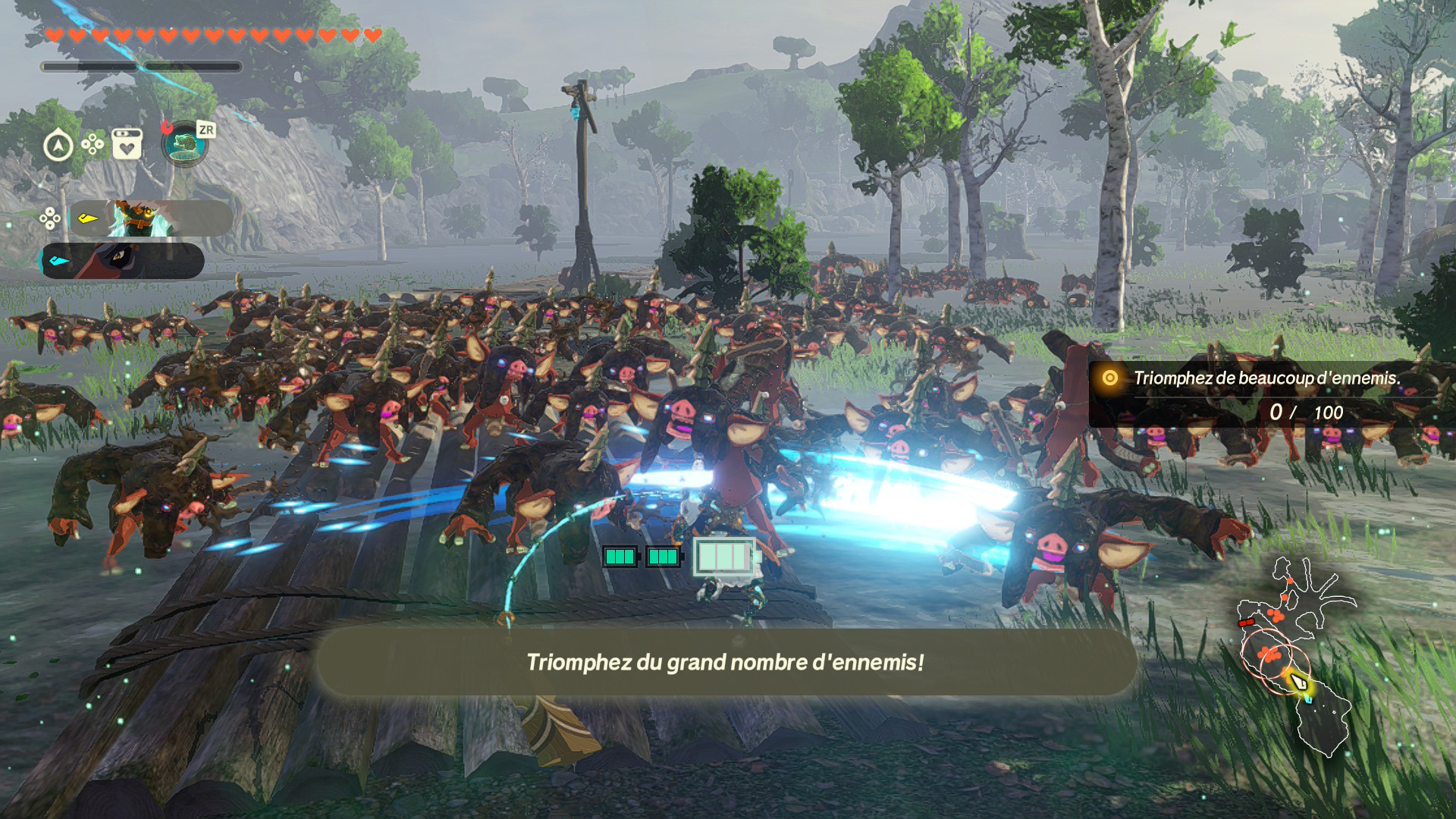The height and width of the screenshot is (819, 1456).
Task: Activate the green Zonai device icon
Action: pyautogui.click(x=184, y=145)
